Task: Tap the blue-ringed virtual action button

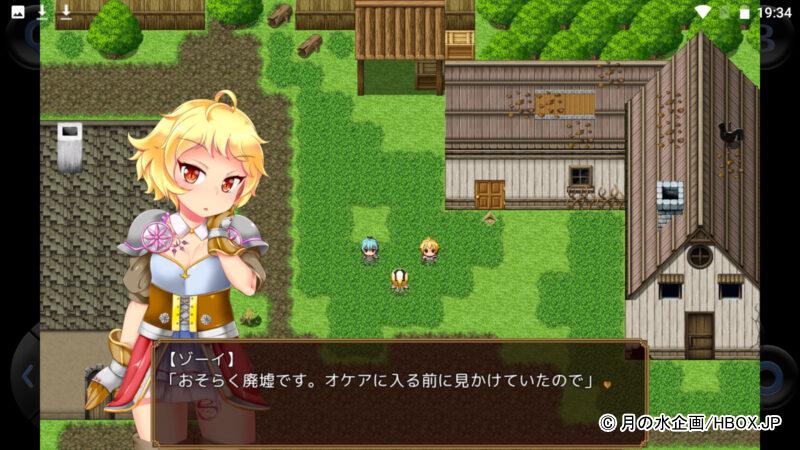Action: point(773,378)
